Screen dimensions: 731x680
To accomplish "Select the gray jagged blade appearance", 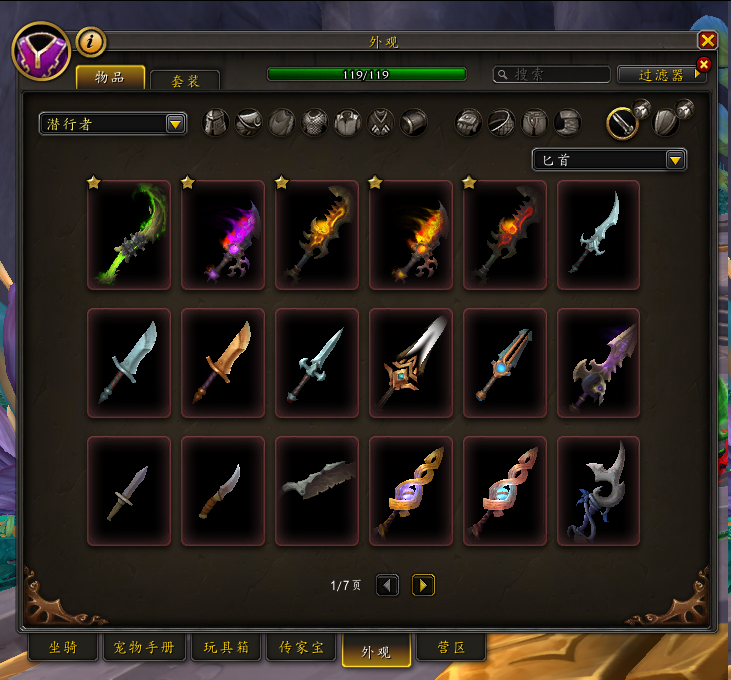I will 317,490.
